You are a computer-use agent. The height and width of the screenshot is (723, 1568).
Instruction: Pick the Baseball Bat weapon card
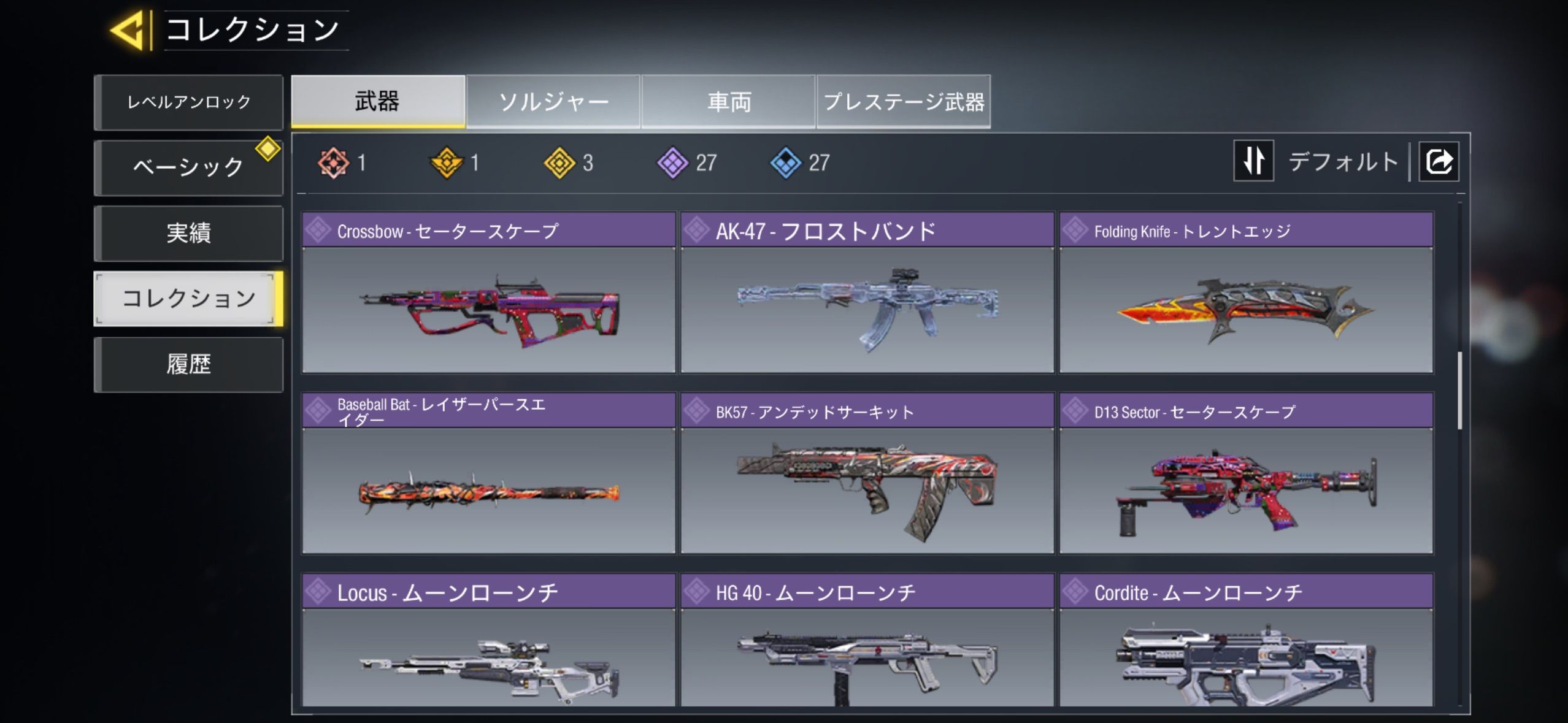tap(488, 473)
